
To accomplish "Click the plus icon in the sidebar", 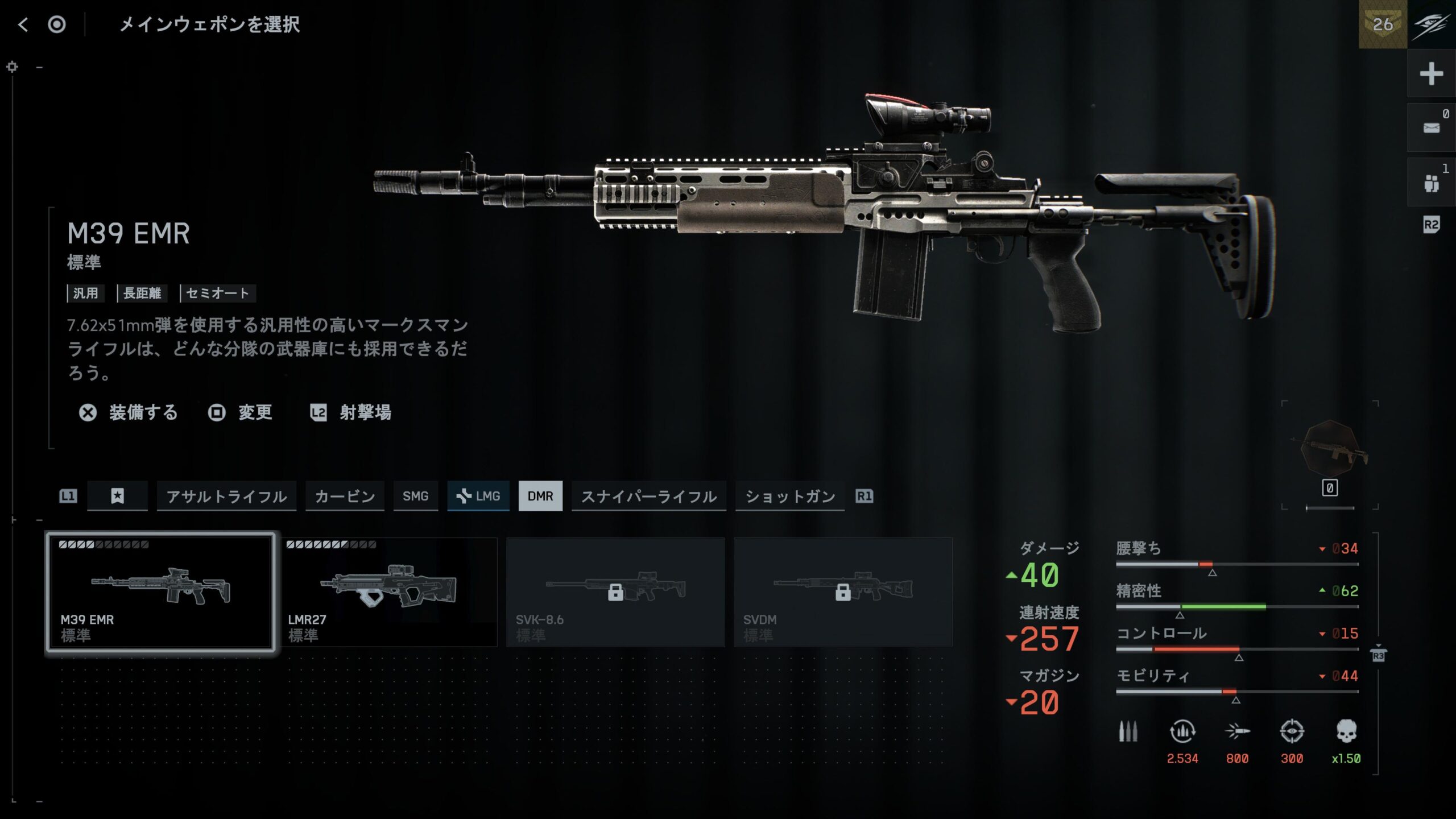I will [1431, 74].
